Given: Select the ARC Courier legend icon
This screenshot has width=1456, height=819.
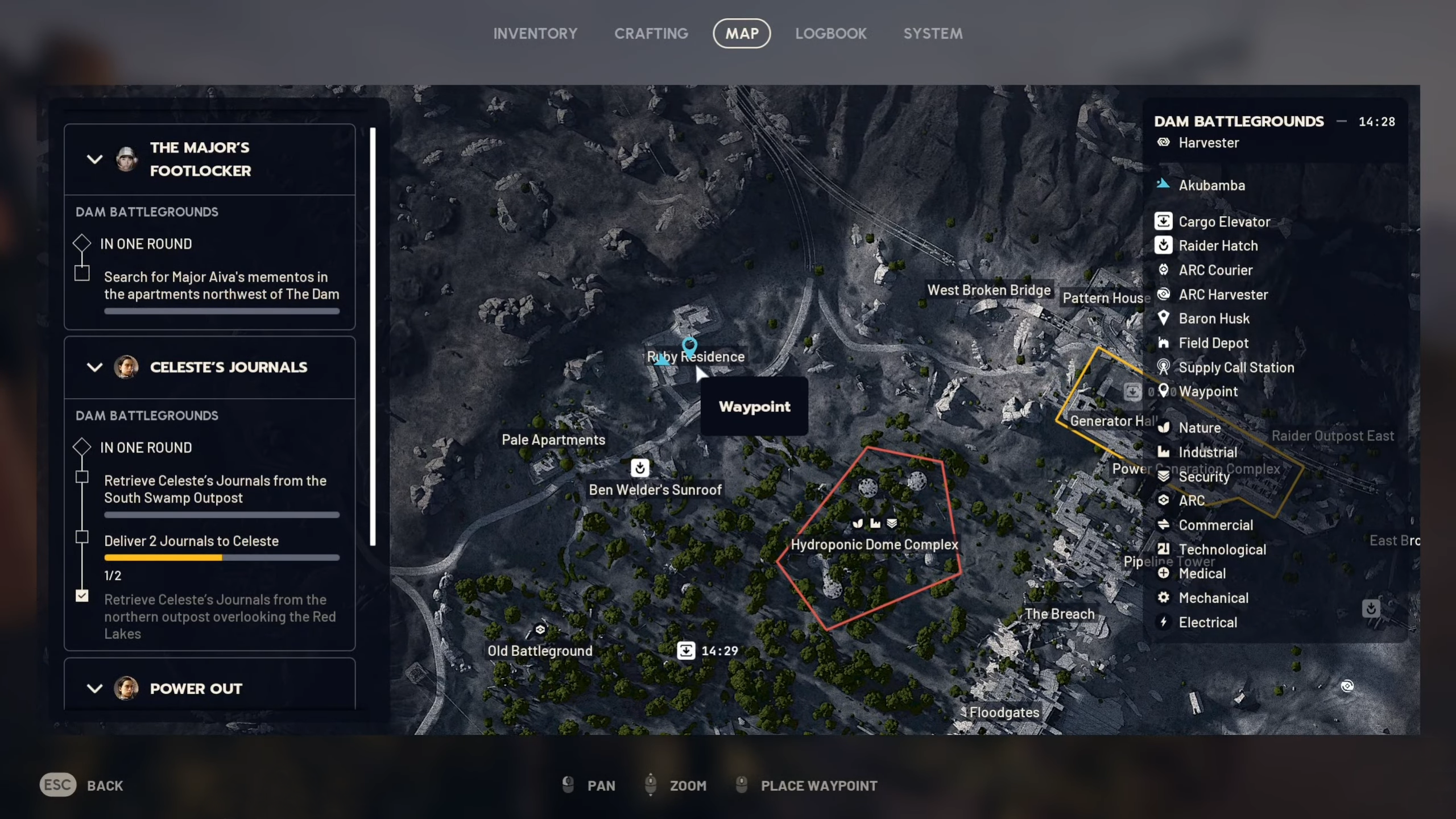Looking at the screenshot, I should pyautogui.click(x=1164, y=270).
